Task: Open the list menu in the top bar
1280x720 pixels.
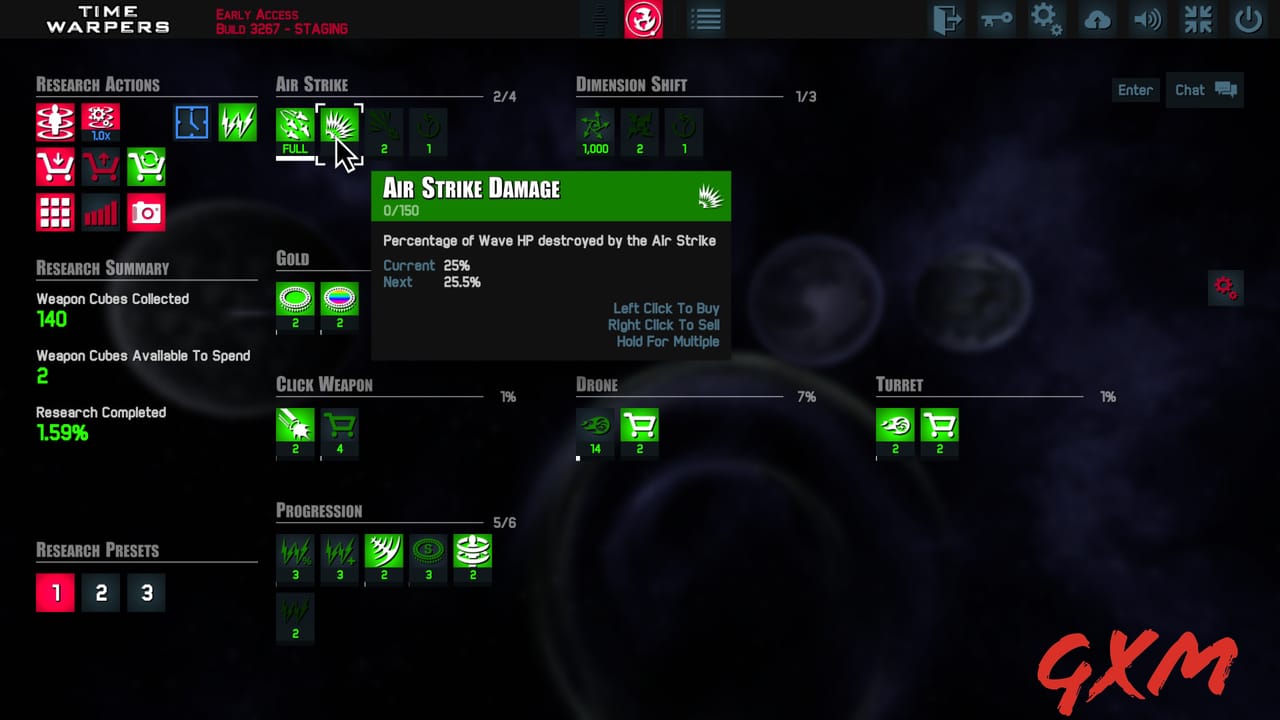Action: pos(706,19)
